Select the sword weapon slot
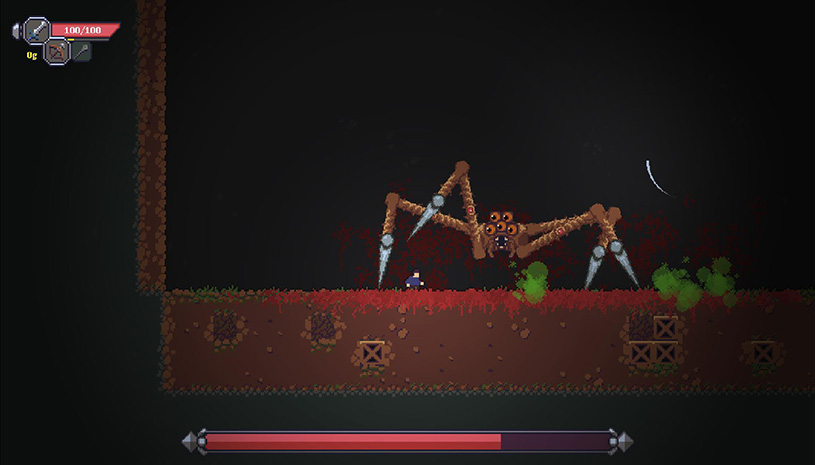Viewport: 815px width, 465px height. 37,30
